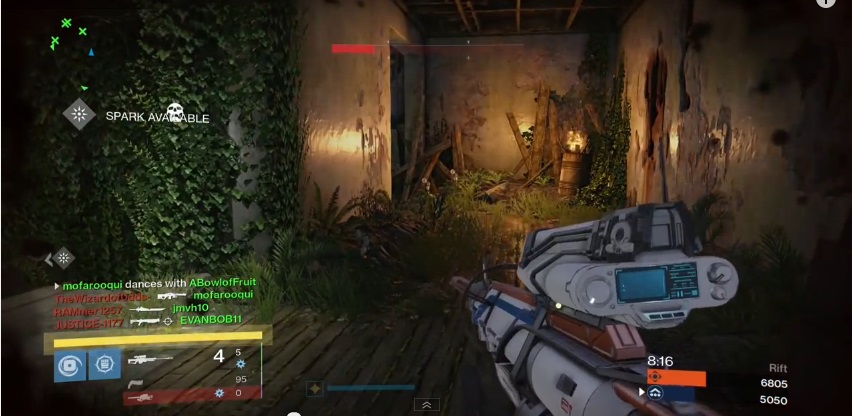Click the orange team crosshair emblem

655,377
